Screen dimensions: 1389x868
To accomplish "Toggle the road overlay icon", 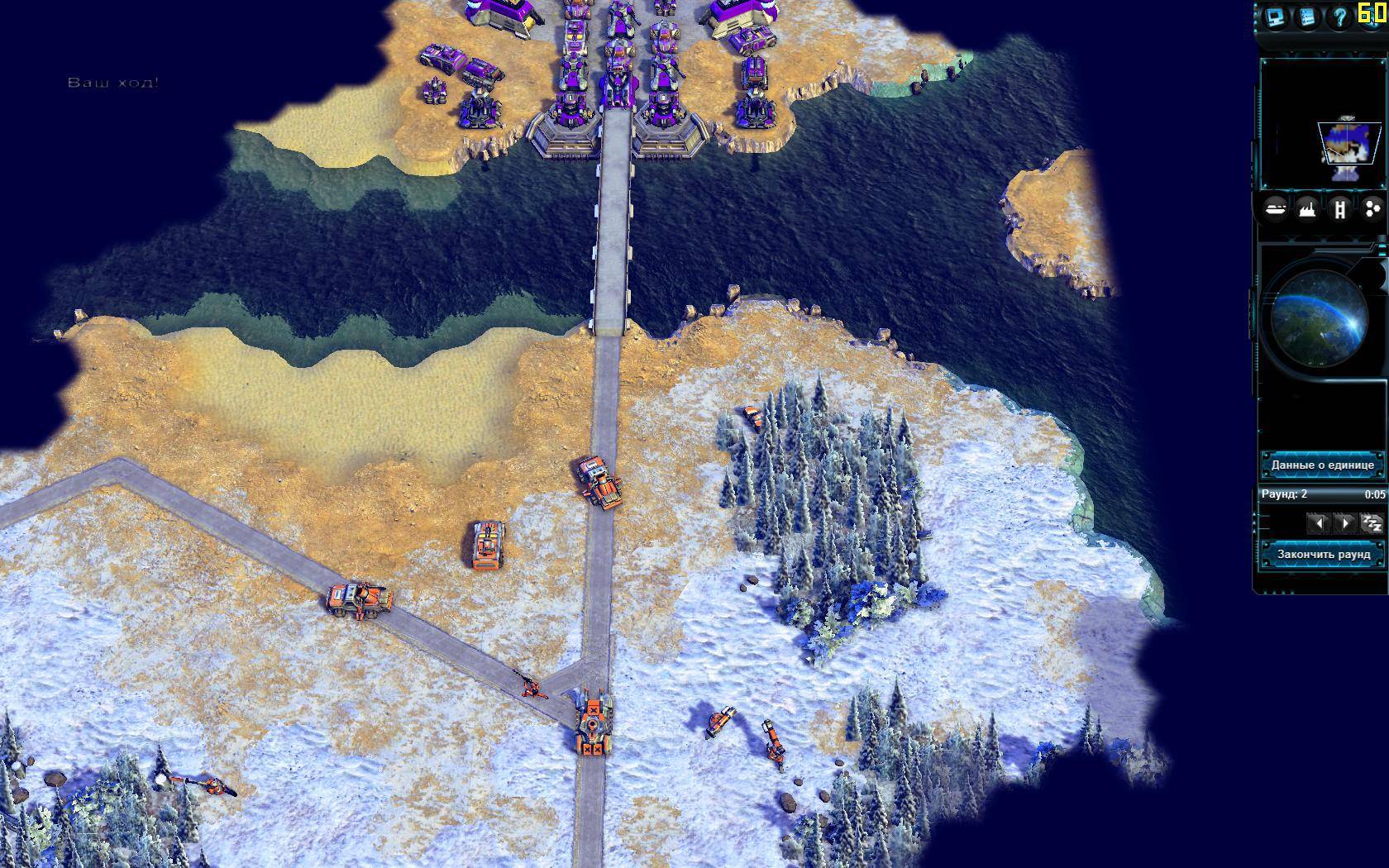I will pos(1339,209).
